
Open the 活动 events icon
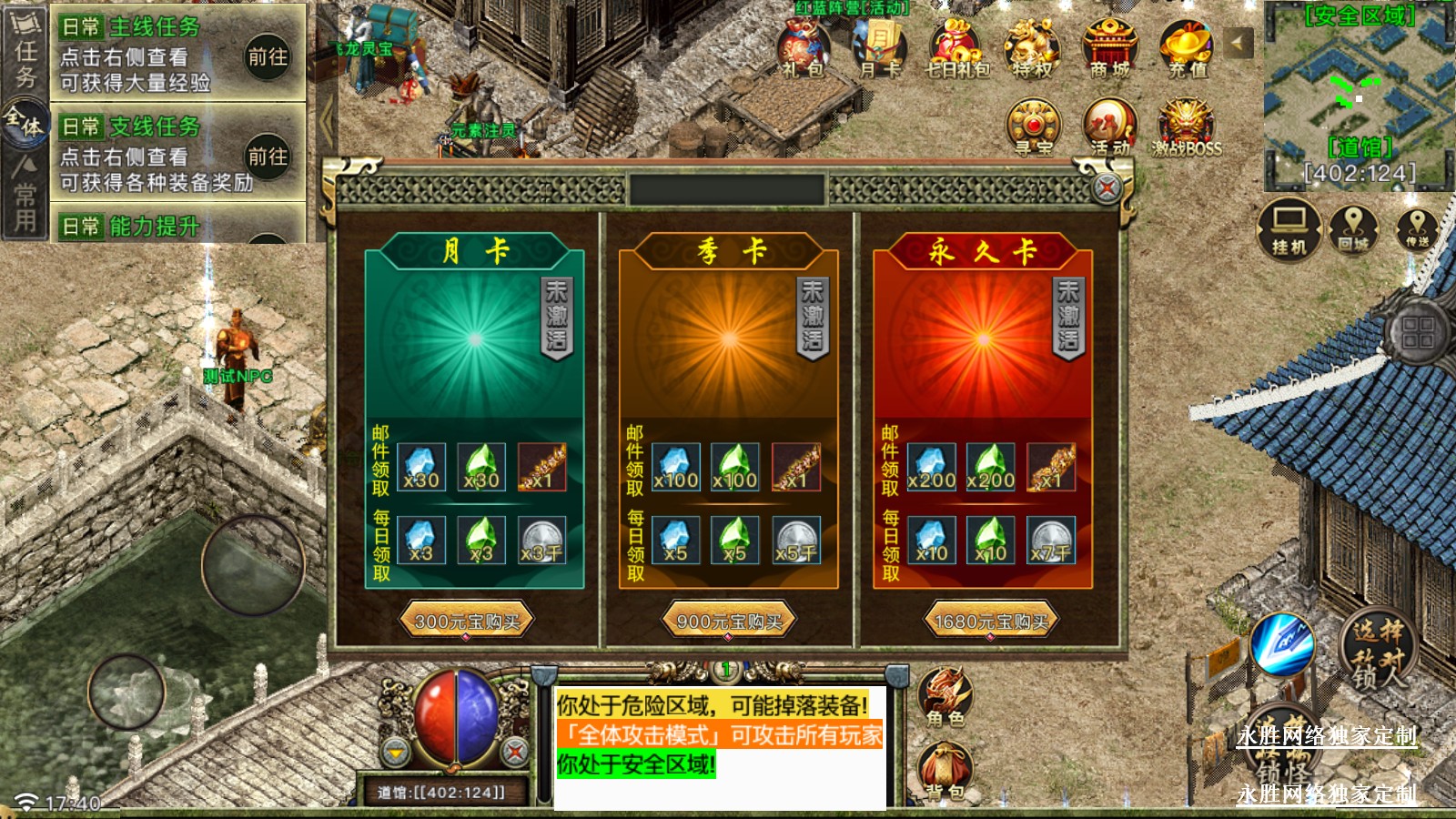tap(1109, 127)
